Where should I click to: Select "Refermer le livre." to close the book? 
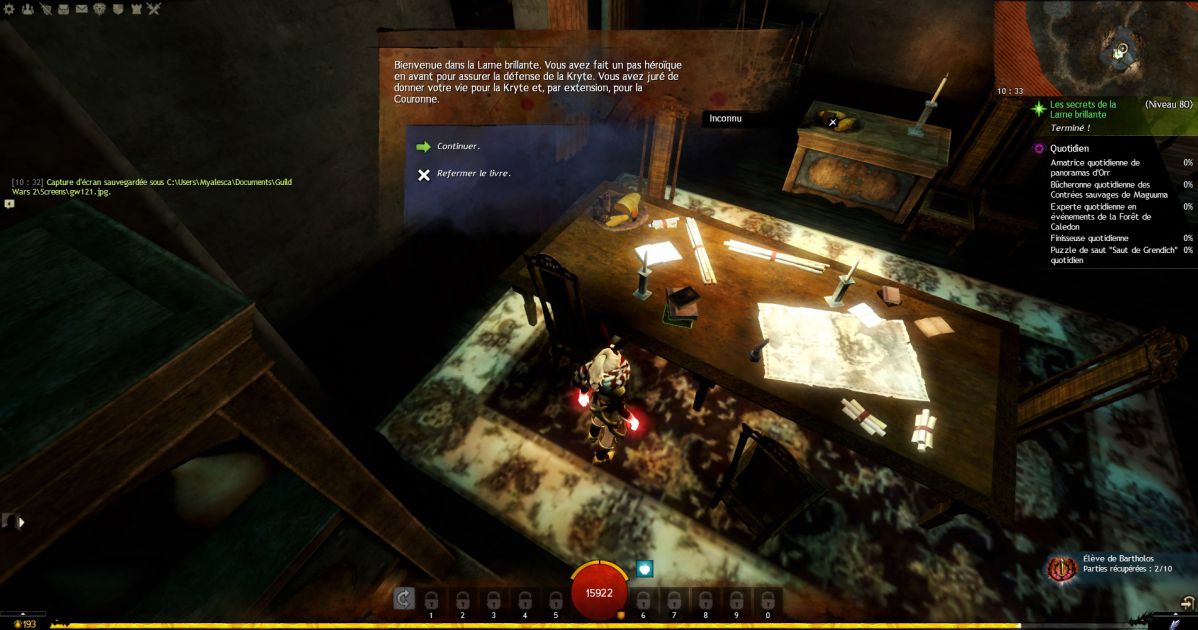(473, 173)
